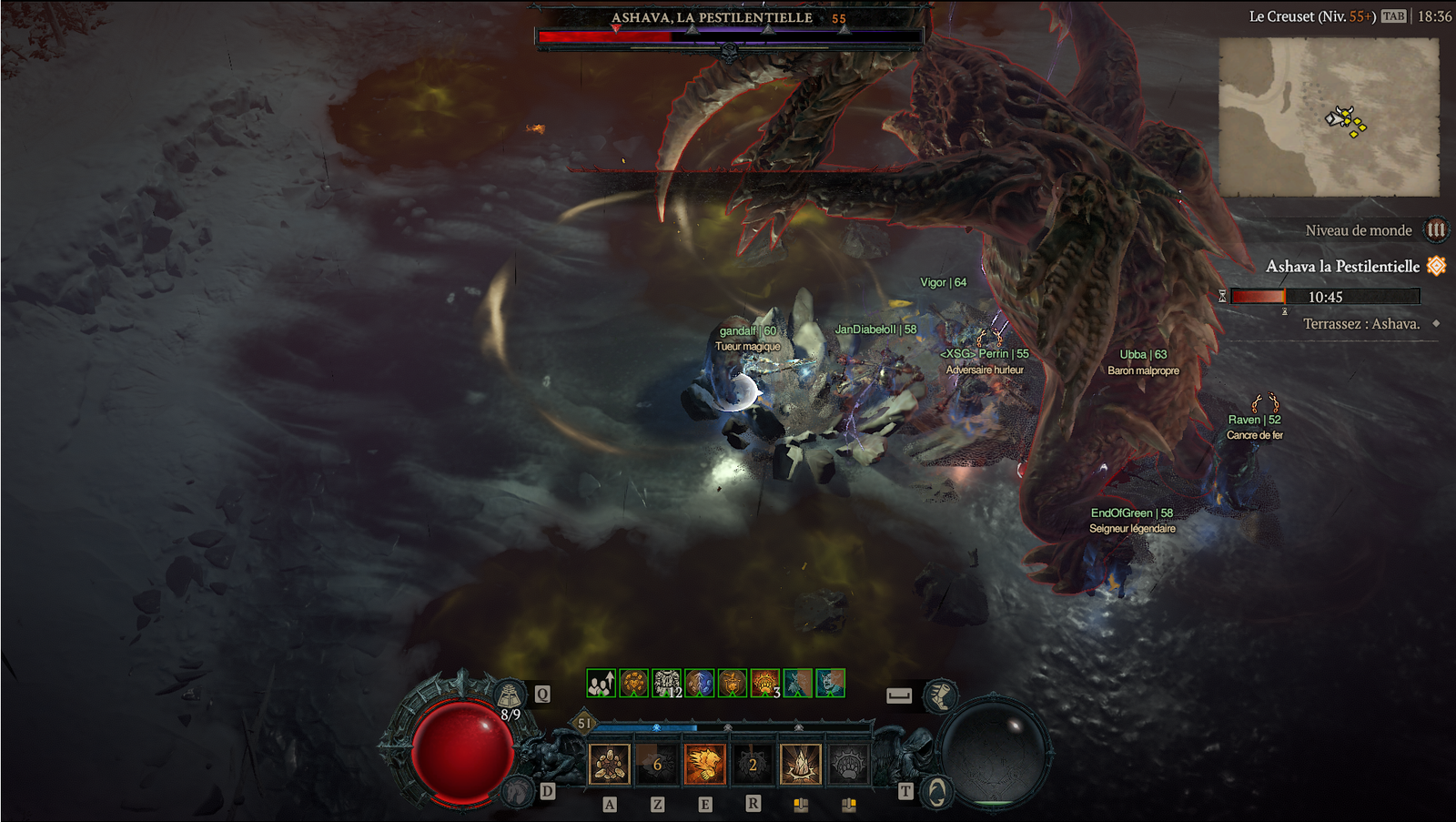1456x822 pixels.
Task: Open the town portal swirl icon
Action: coord(935,792)
